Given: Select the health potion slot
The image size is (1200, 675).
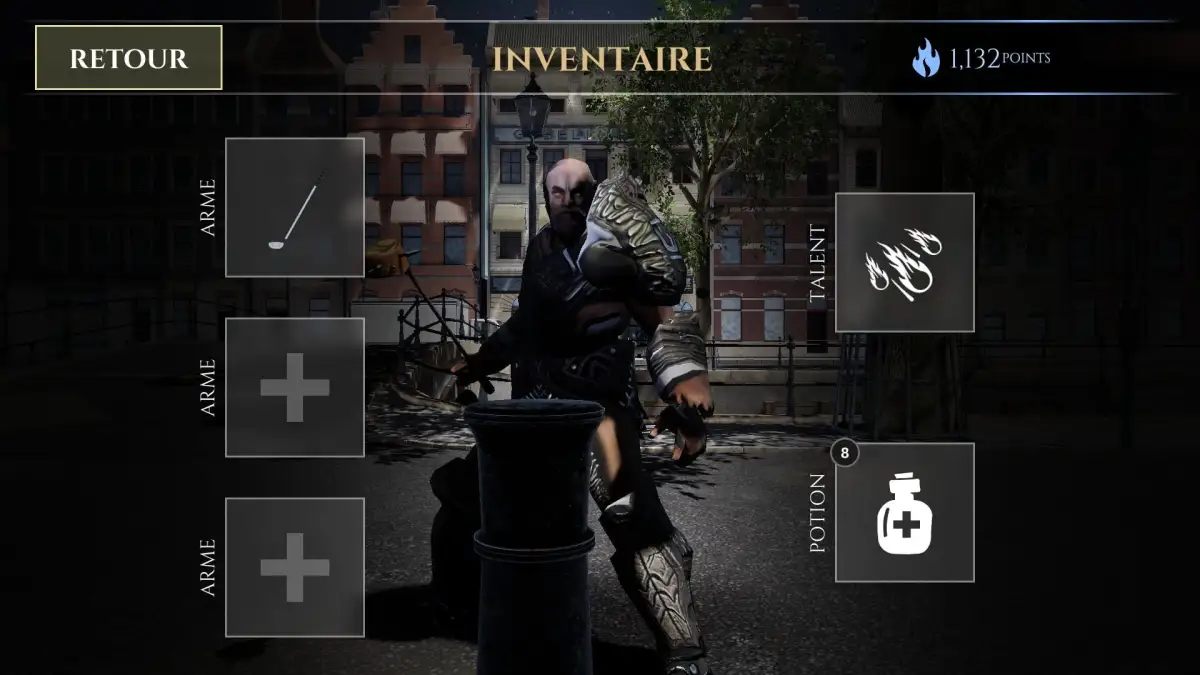Looking at the screenshot, I should click(904, 512).
